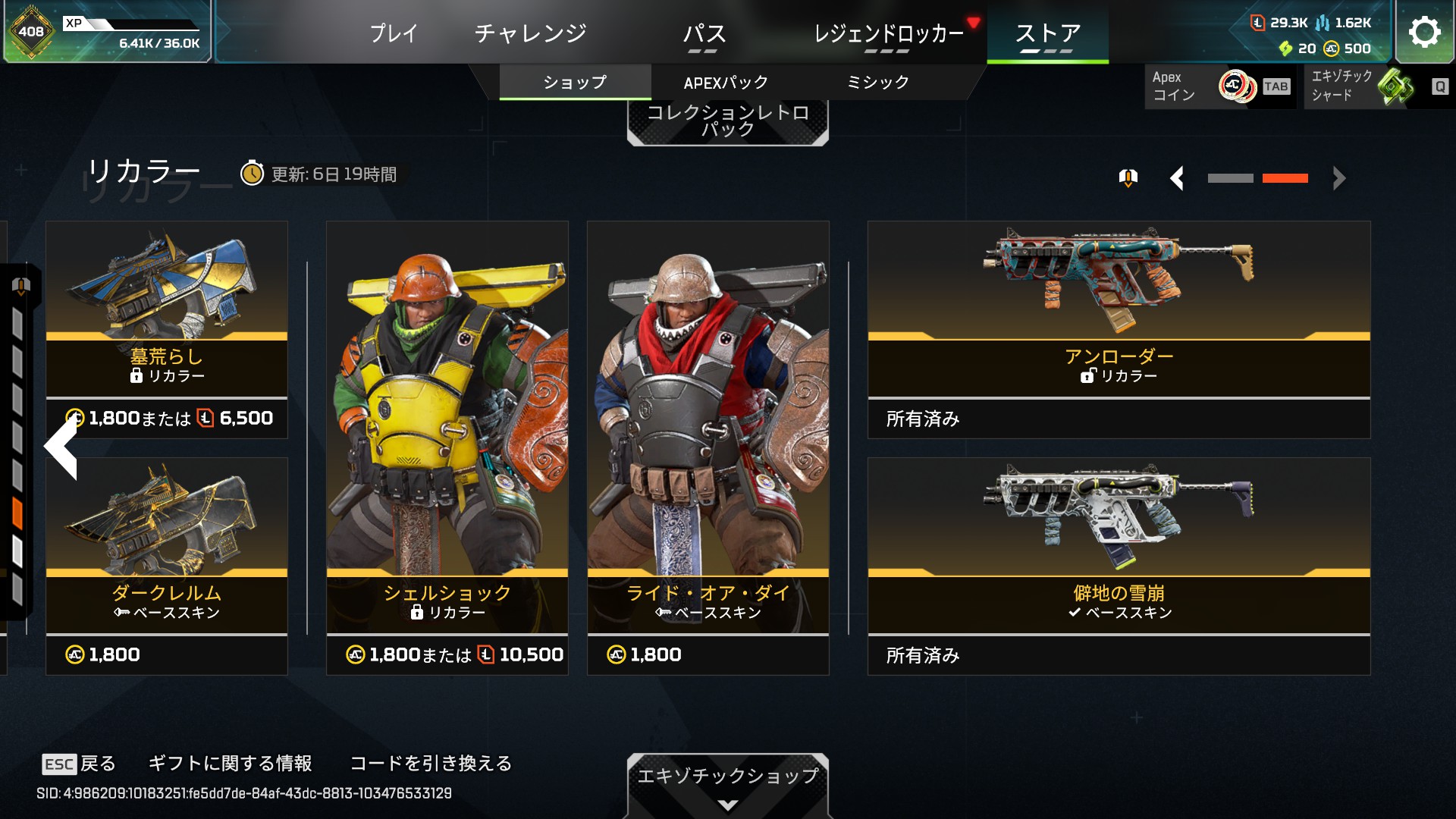The width and height of the screenshot is (1456, 819).
Task: Open the ミシック sub-tab
Action: (877, 82)
